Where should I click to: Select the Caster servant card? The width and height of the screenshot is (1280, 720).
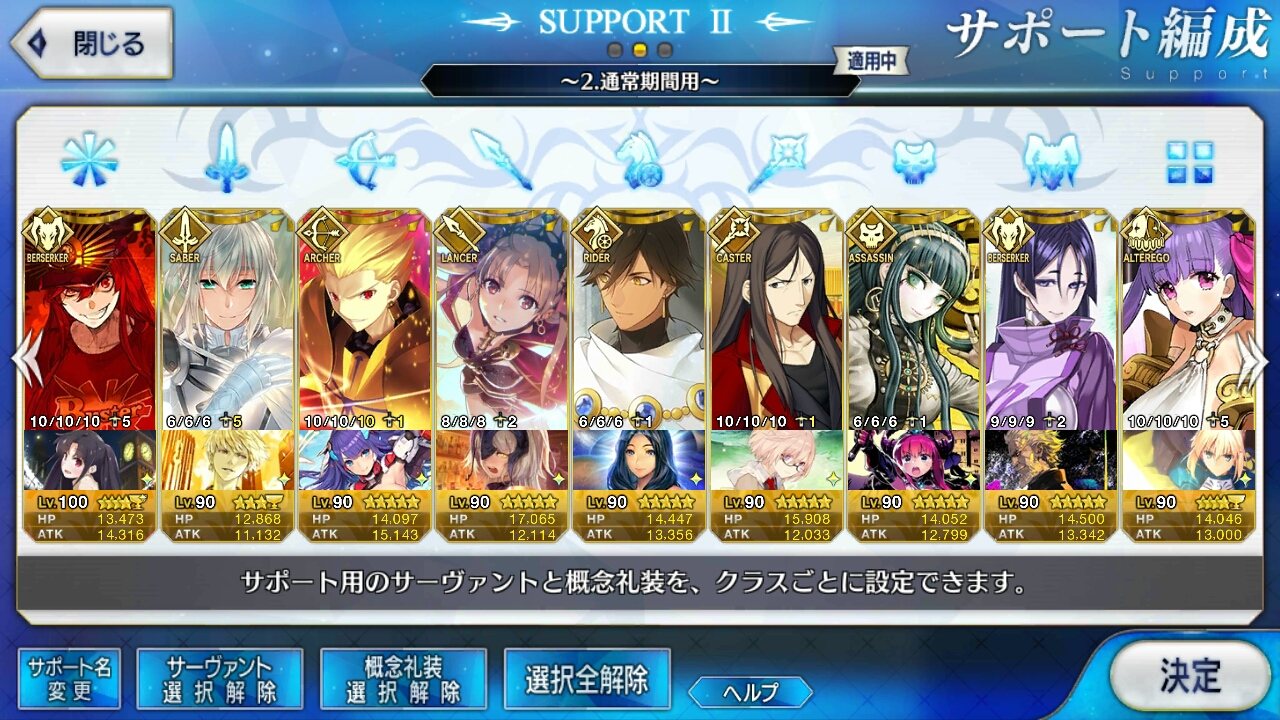click(775, 320)
